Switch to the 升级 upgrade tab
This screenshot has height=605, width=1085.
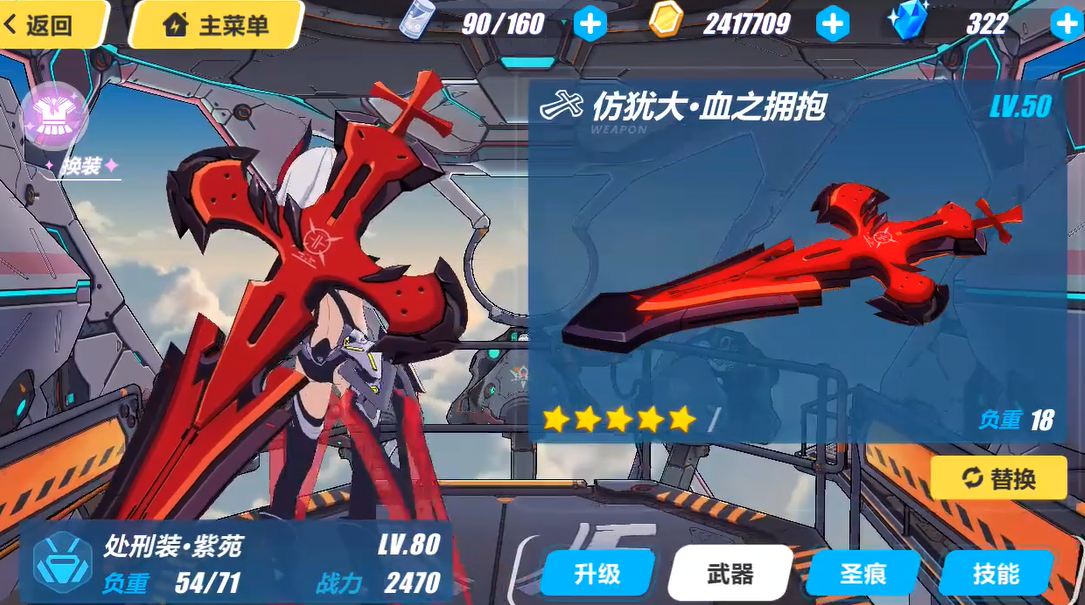tap(597, 573)
